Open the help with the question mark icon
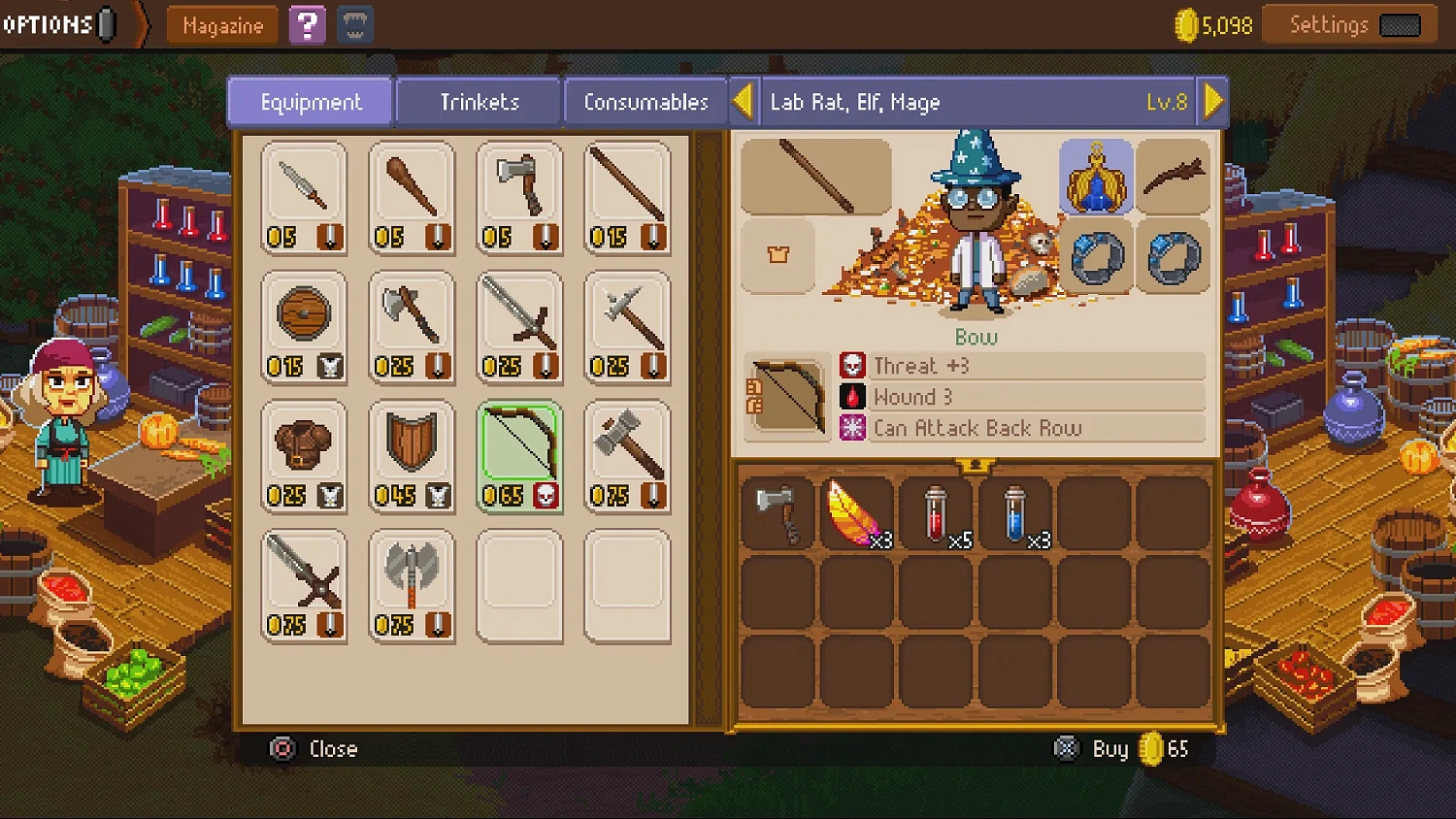This screenshot has height=819, width=1456. coord(306,24)
